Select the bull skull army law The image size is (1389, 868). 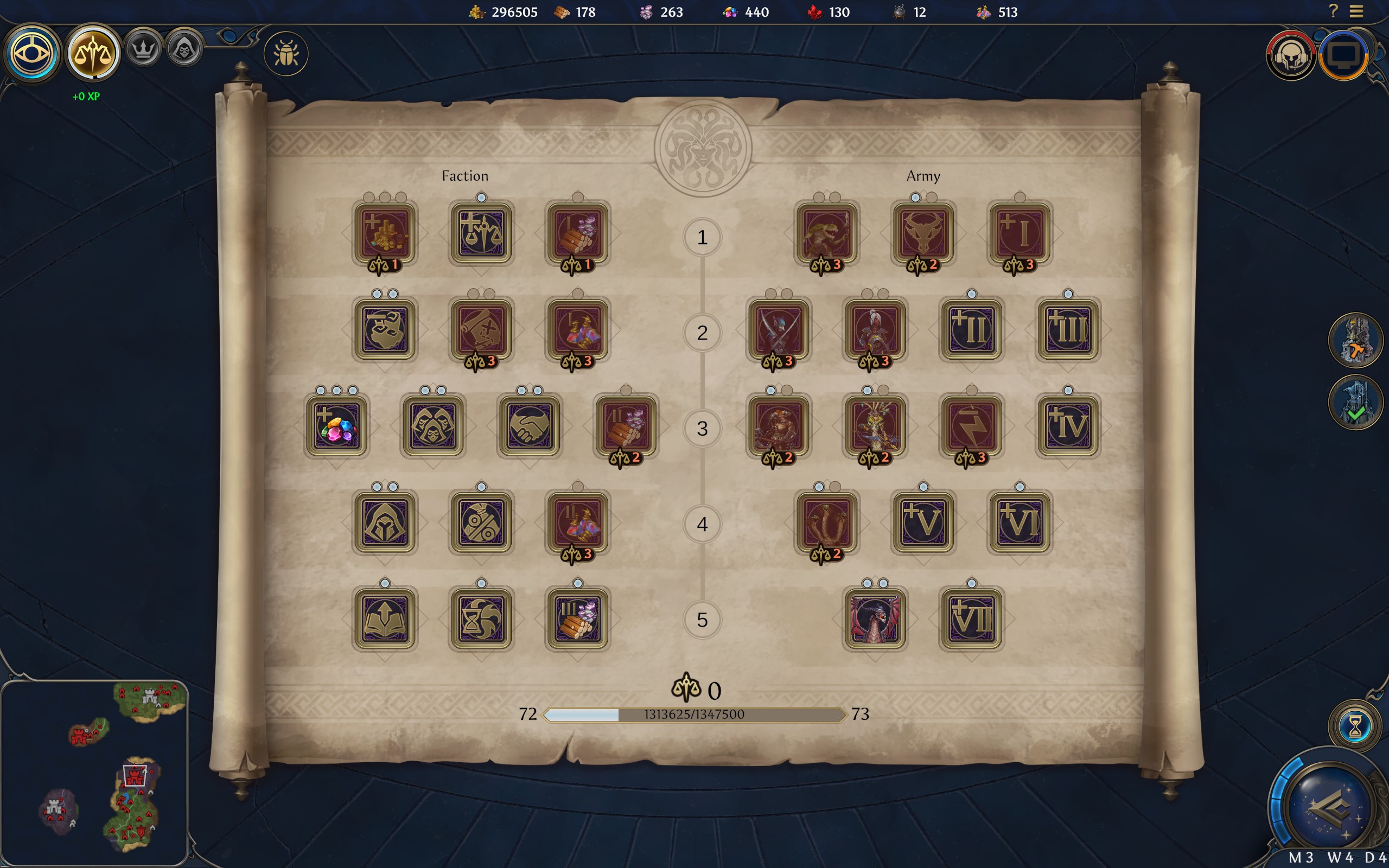[923, 233]
